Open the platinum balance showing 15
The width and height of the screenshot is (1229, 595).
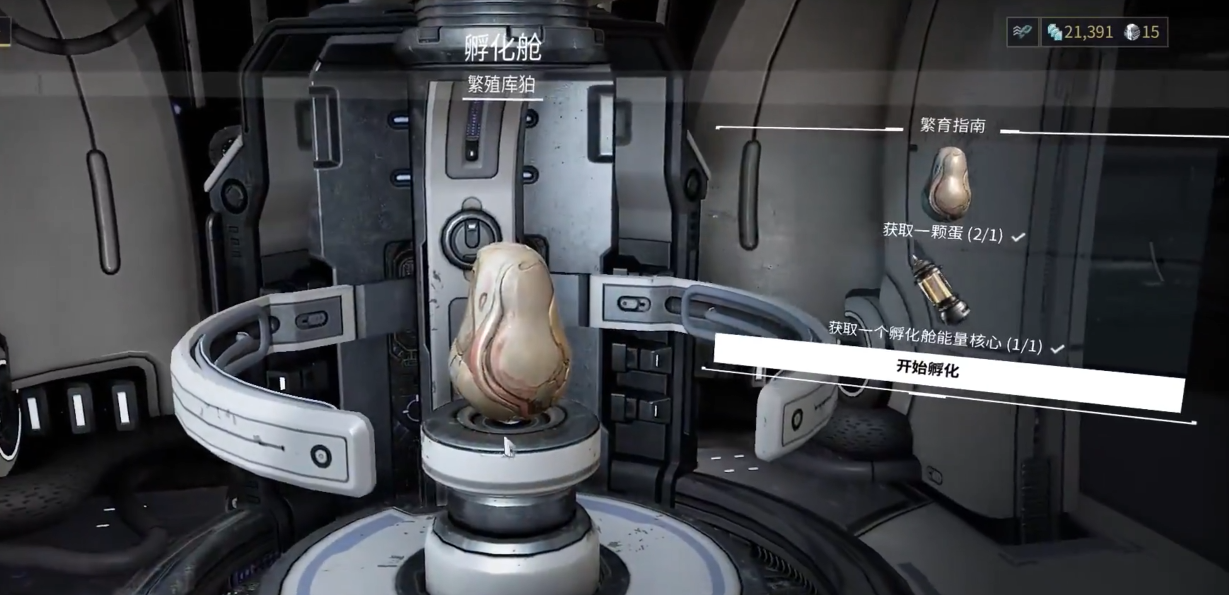point(1141,32)
